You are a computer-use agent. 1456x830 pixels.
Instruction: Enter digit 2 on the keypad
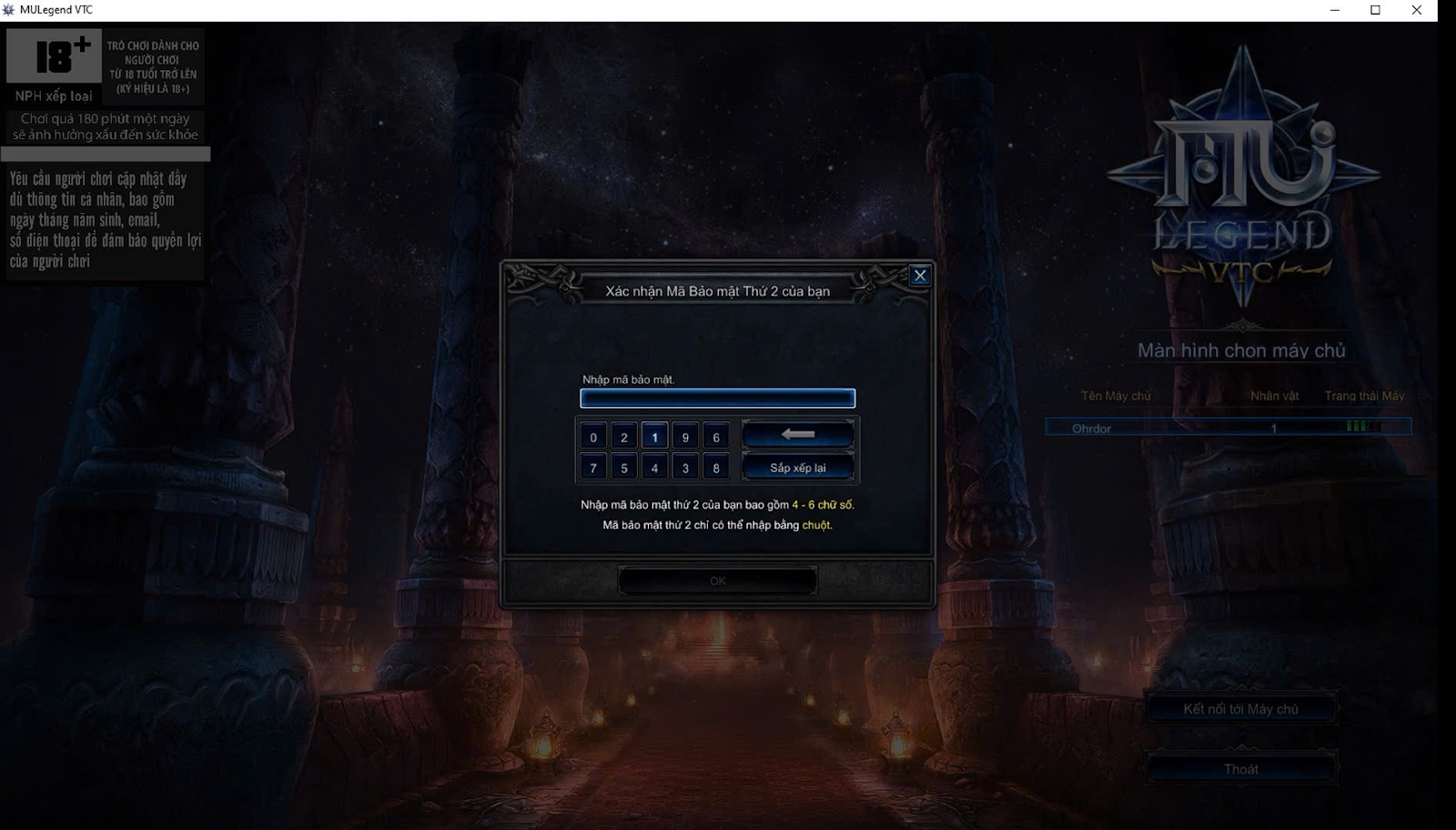(624, 438)
